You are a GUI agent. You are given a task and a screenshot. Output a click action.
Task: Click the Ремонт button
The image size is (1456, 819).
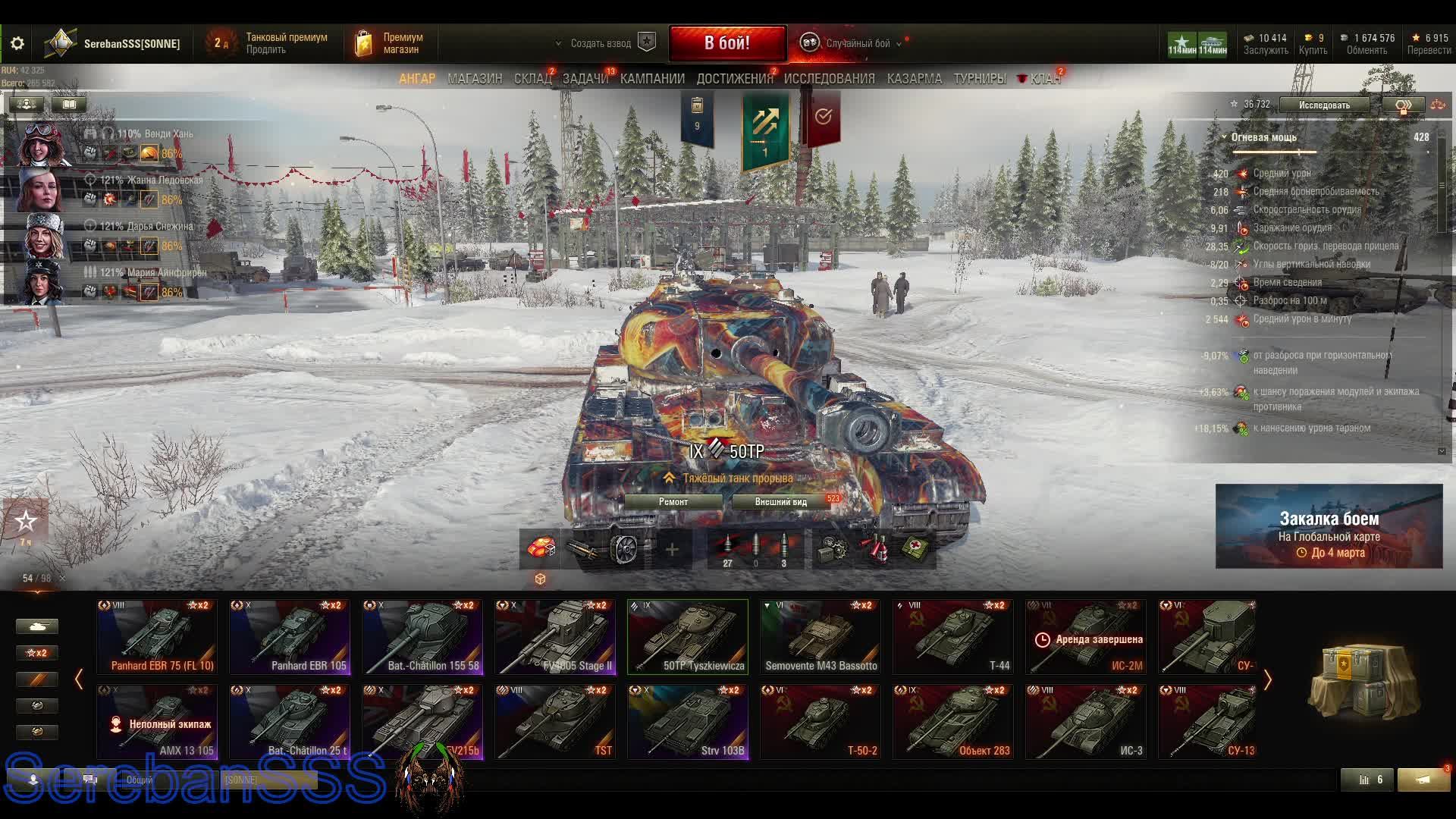(x=673, y=502)
